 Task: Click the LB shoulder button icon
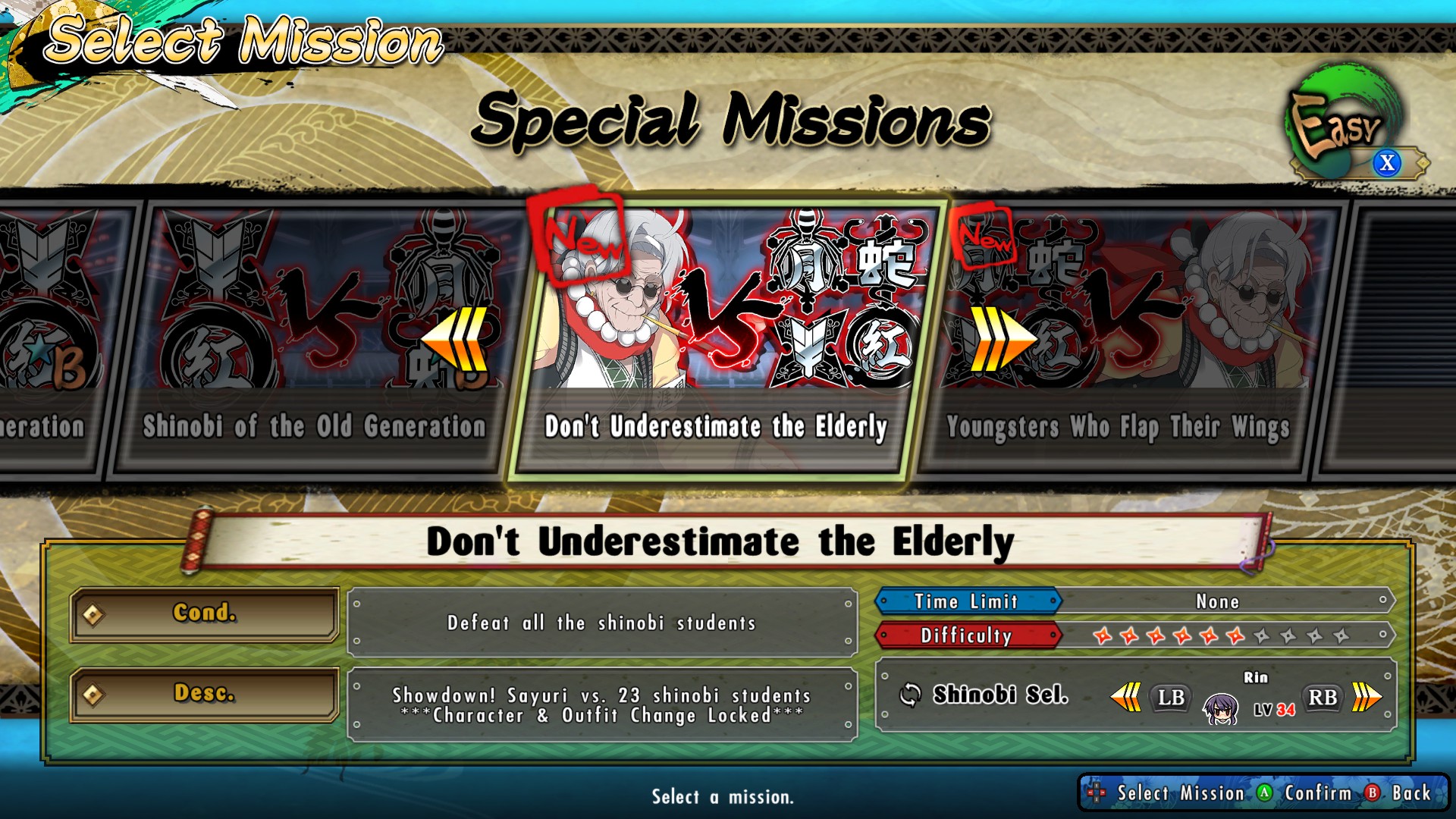coord(1169,697)
